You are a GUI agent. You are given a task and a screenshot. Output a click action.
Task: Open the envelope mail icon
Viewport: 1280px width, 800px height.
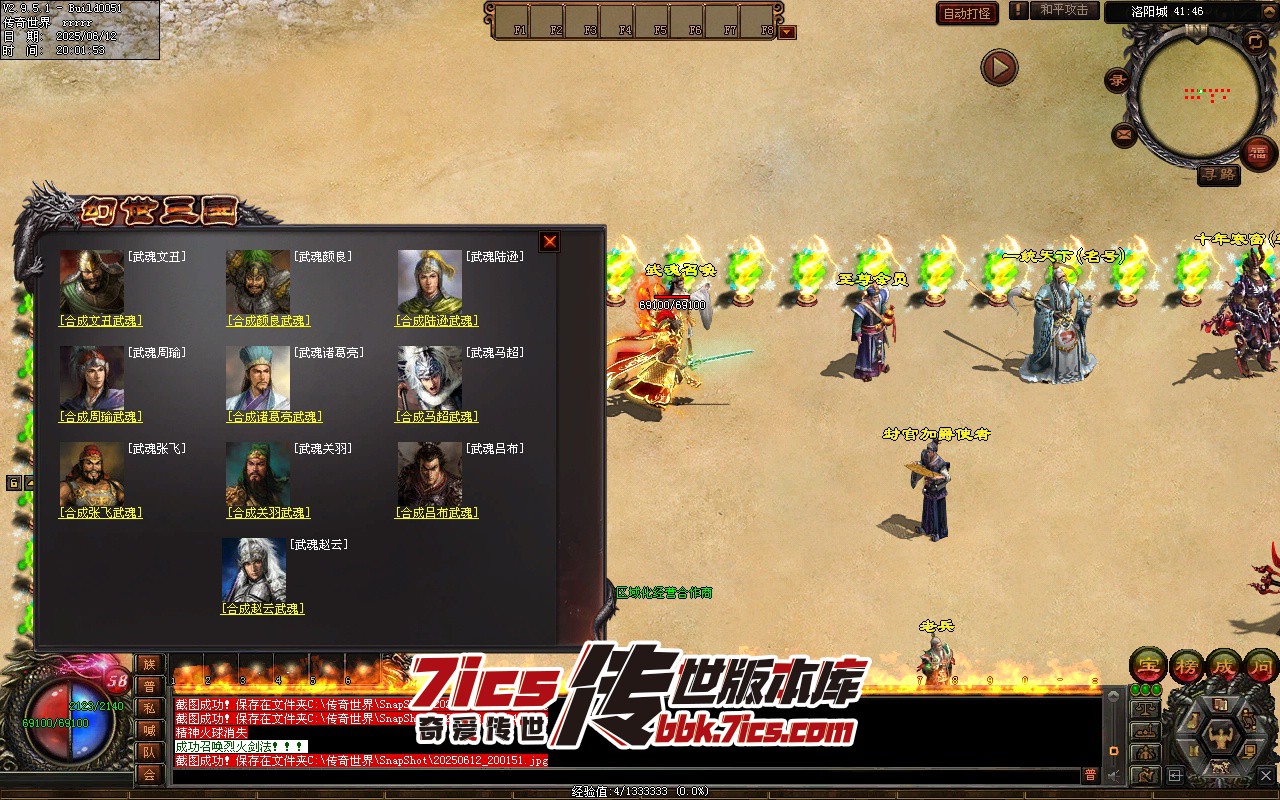click(1124, 135)
